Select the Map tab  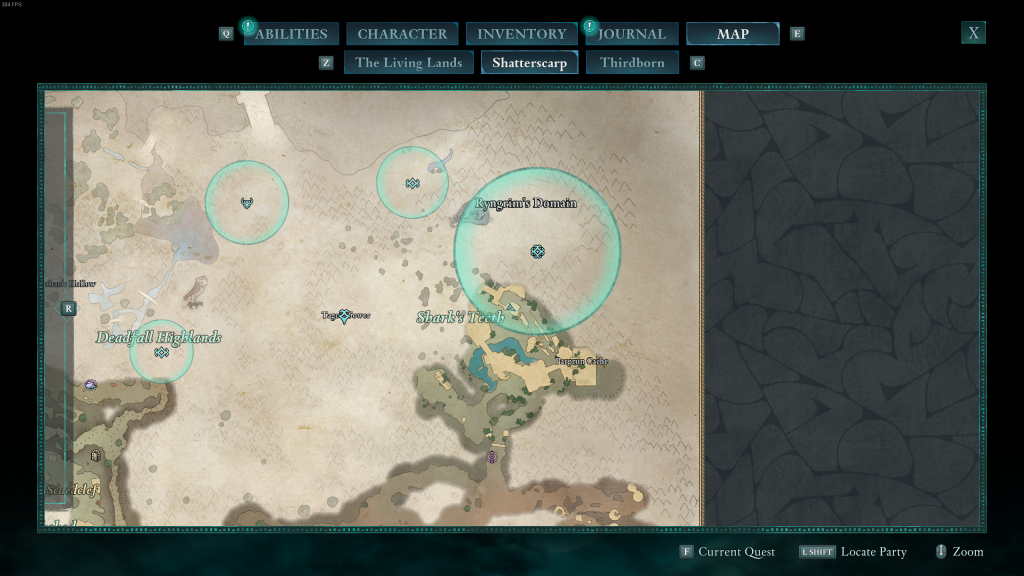[x=732, y=34]
